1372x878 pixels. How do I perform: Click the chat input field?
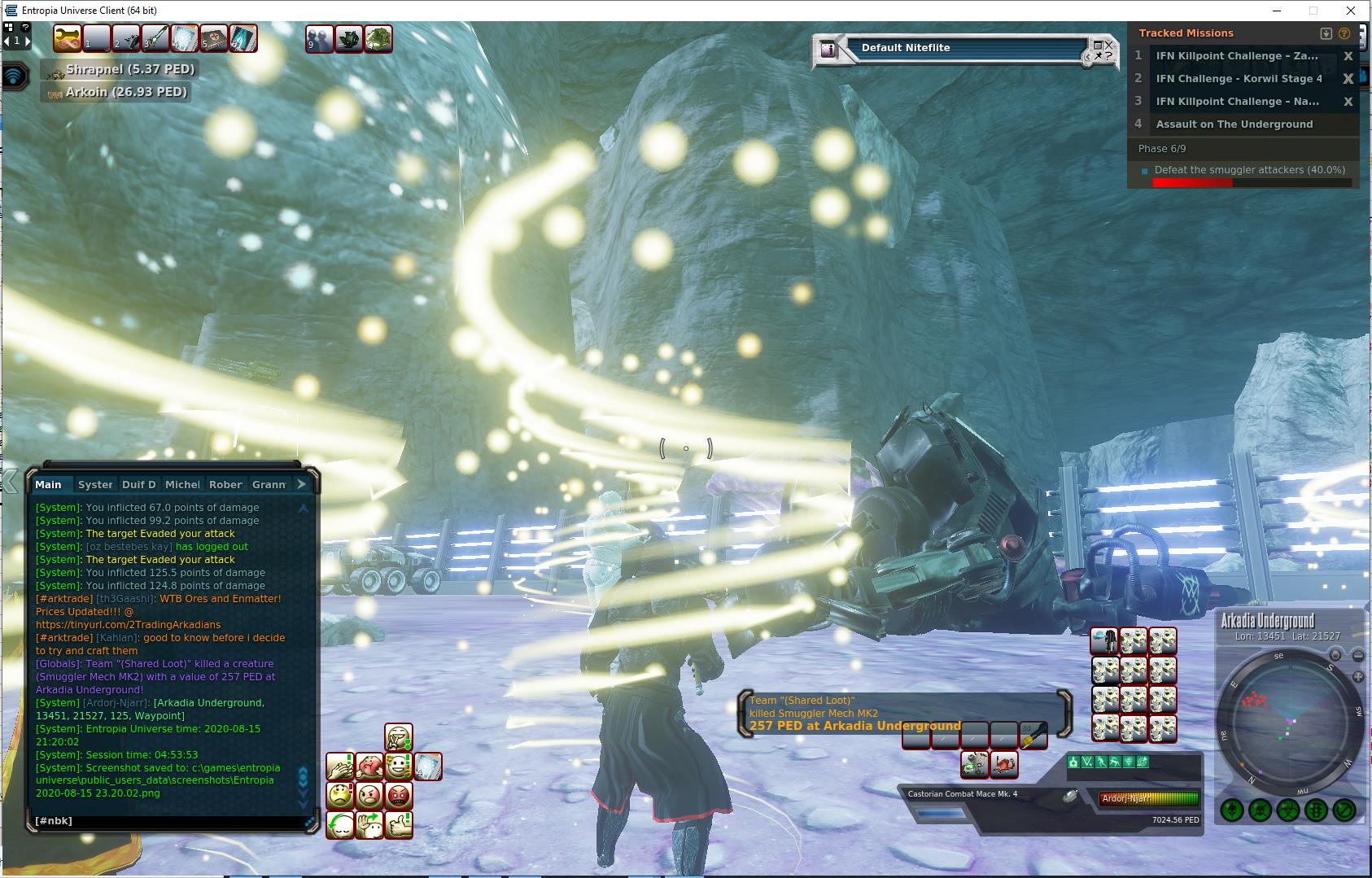167,821
